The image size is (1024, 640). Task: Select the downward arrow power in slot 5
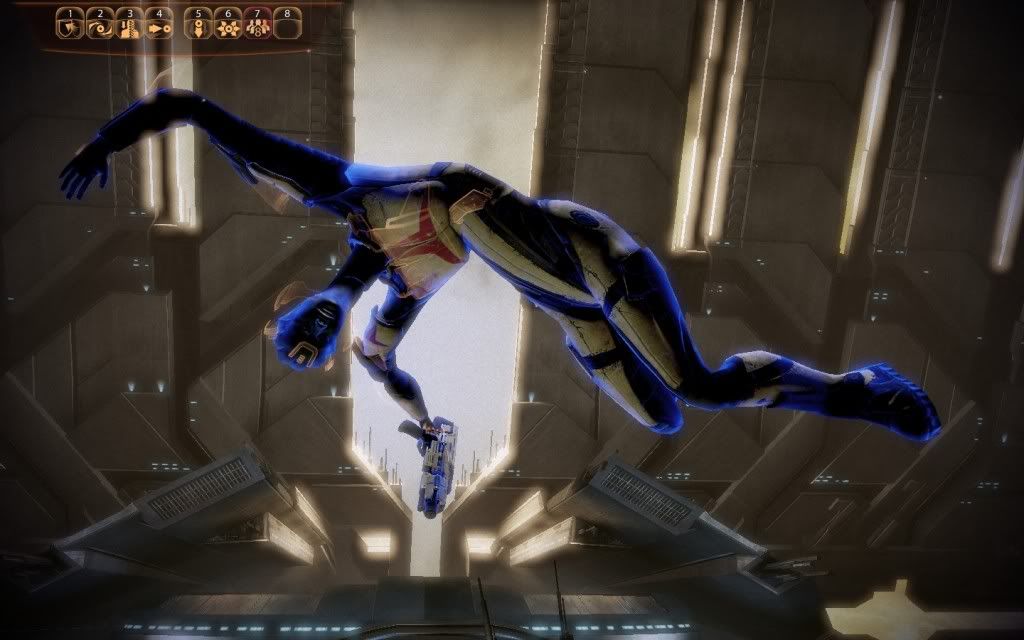(199, 24)
